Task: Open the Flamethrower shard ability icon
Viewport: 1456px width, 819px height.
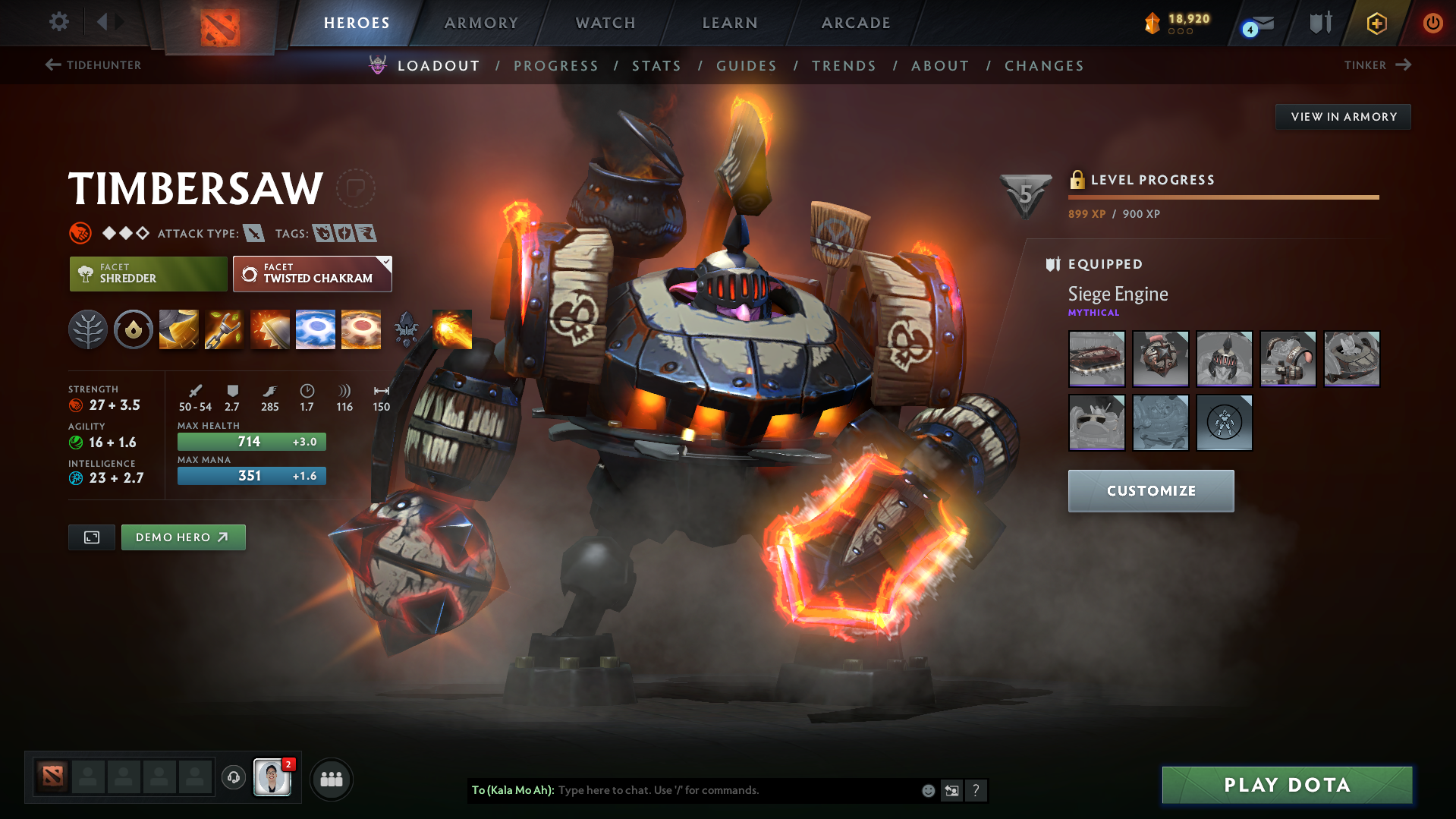Action: 452,329
